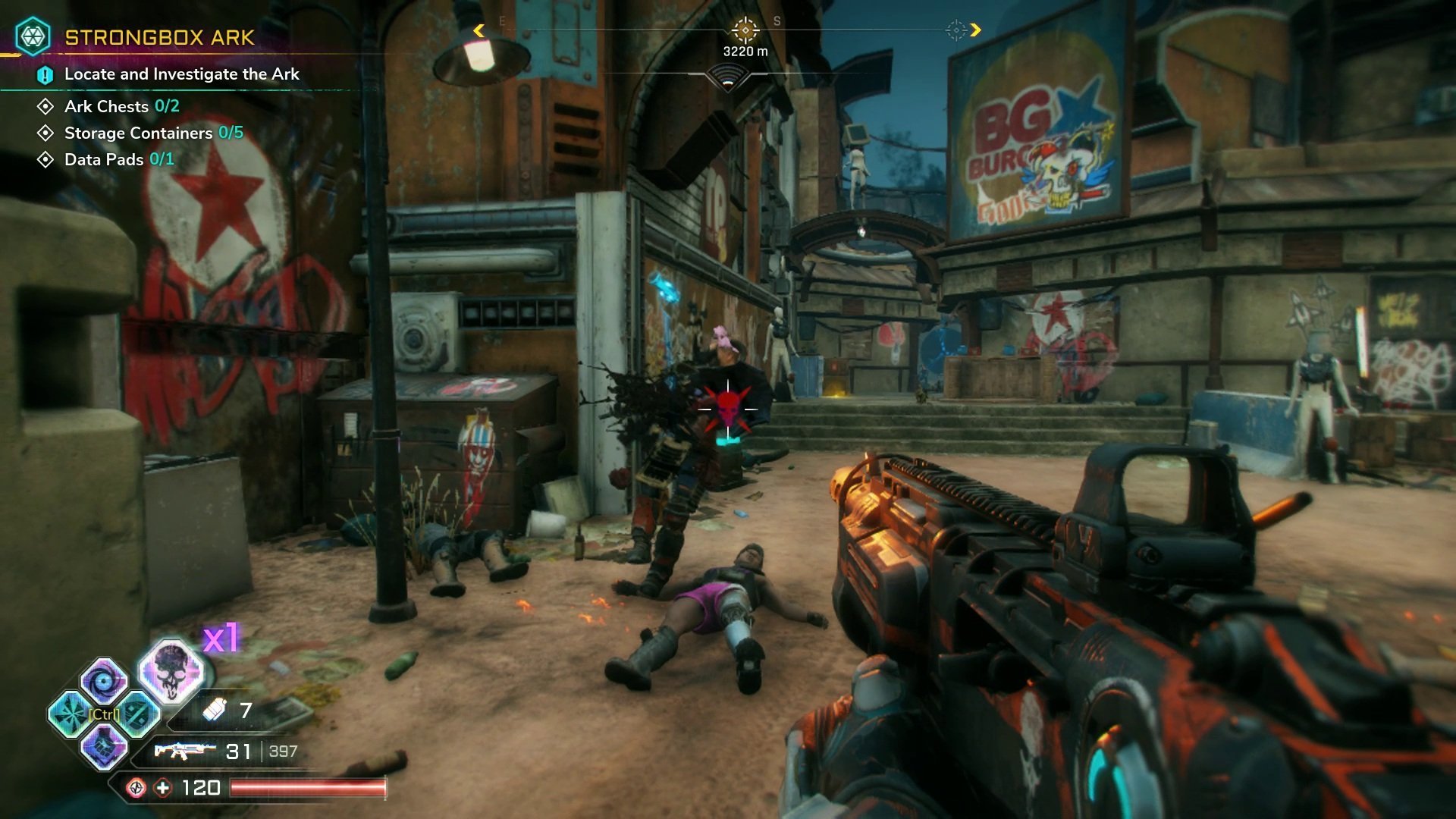
Task: Activate the Slam fist ability icon
Action: (x=104, y=746)
